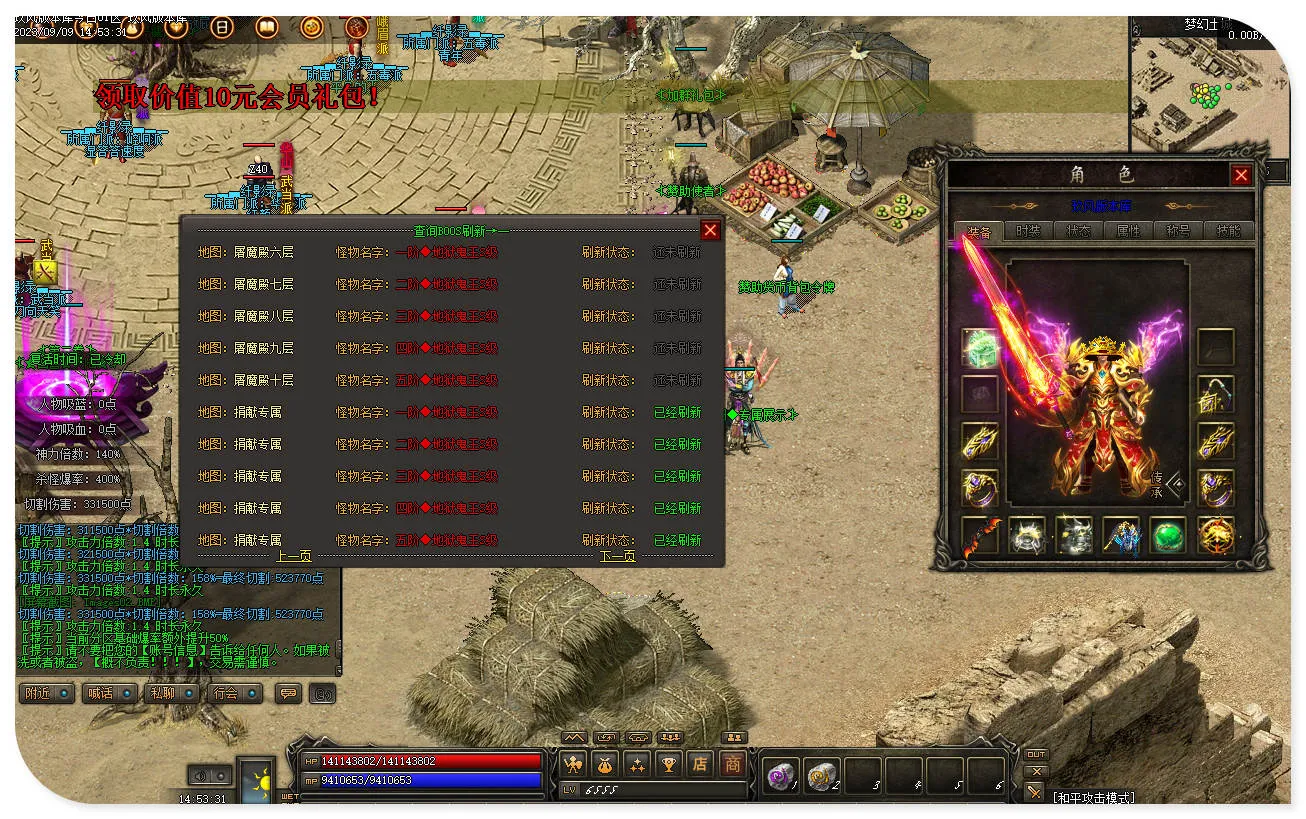Screen dimensions: 1306x819
Task: Toggle the 私聊 private chat channel
Action: tap(172, 693)
